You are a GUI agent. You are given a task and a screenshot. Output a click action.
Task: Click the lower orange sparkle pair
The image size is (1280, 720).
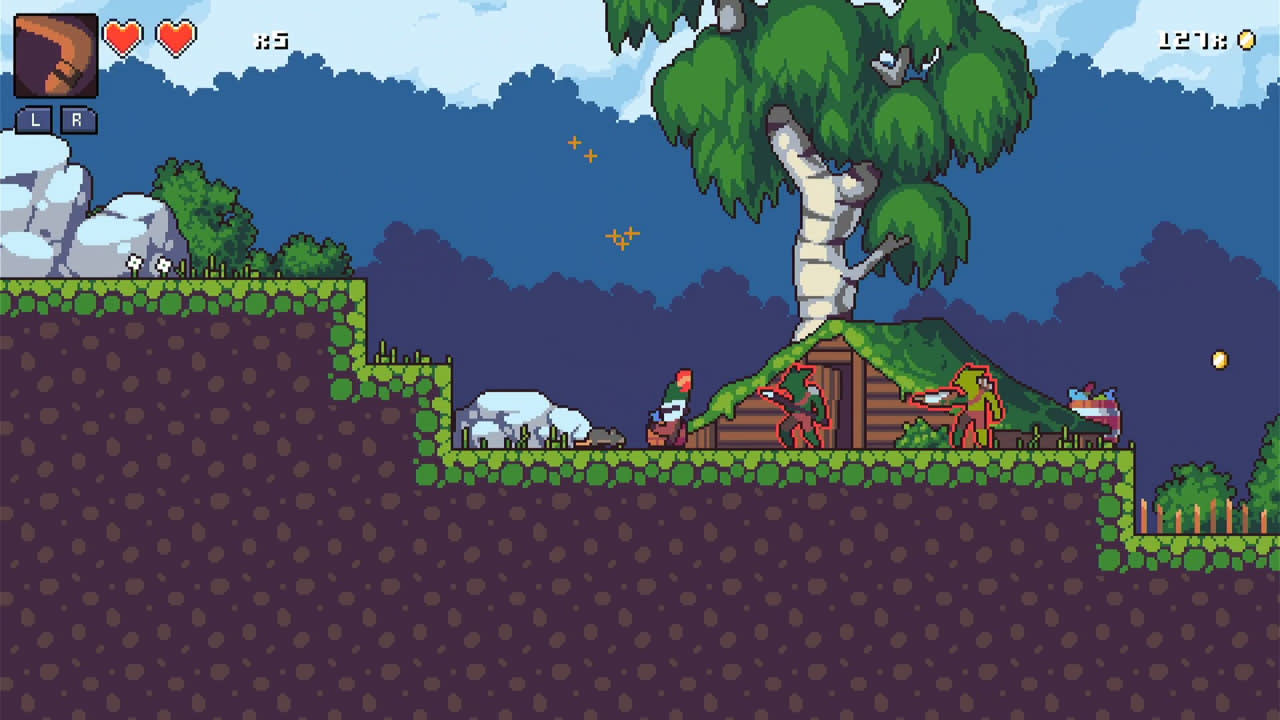(621, 237)
